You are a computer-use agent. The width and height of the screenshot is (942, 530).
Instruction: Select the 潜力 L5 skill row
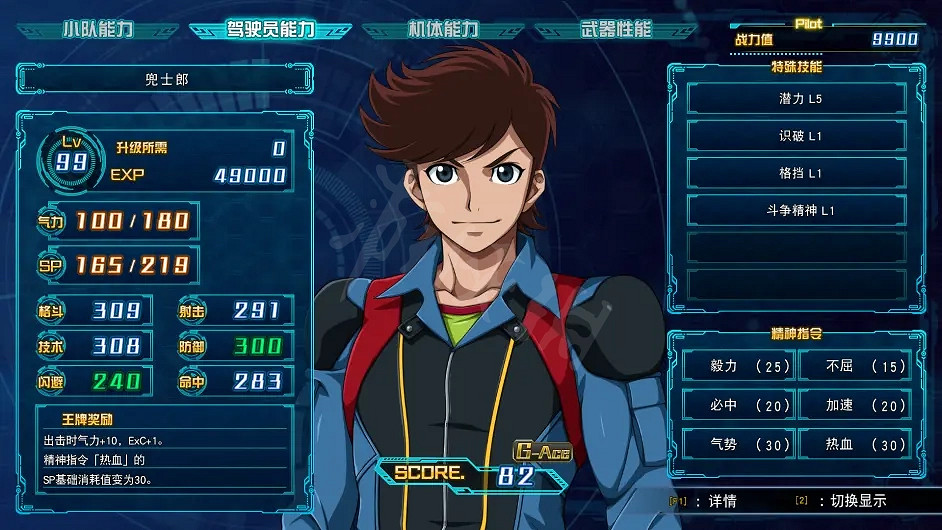pos(796,99)
